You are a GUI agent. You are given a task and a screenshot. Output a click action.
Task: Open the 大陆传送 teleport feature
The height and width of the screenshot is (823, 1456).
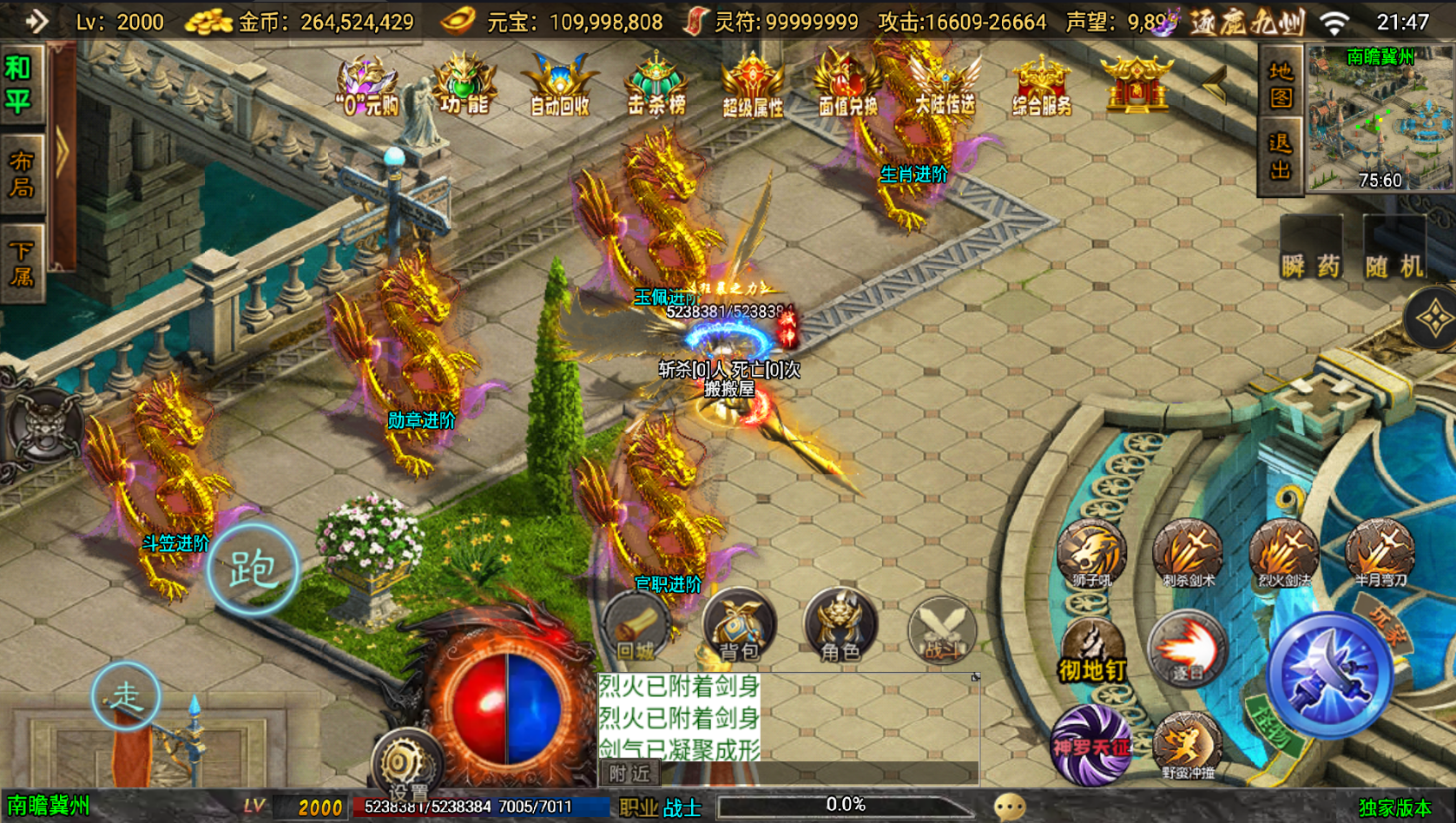click(945, 87)
